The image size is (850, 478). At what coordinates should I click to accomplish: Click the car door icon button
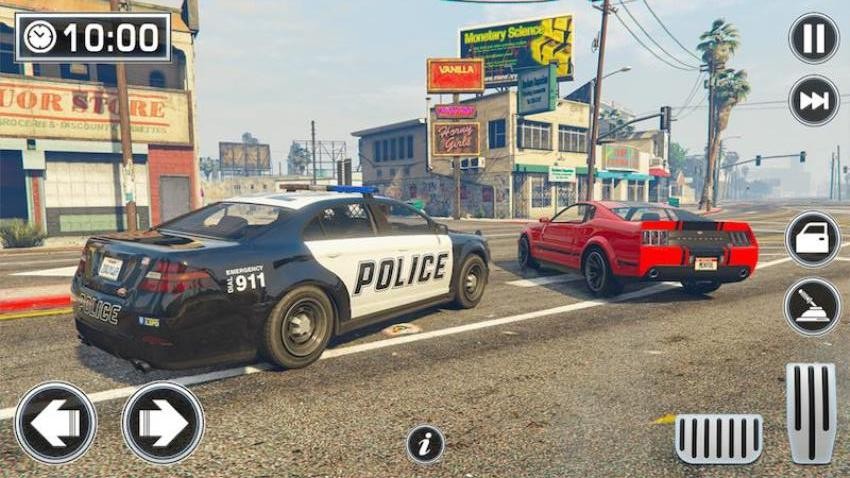click(x=812, y=239)
